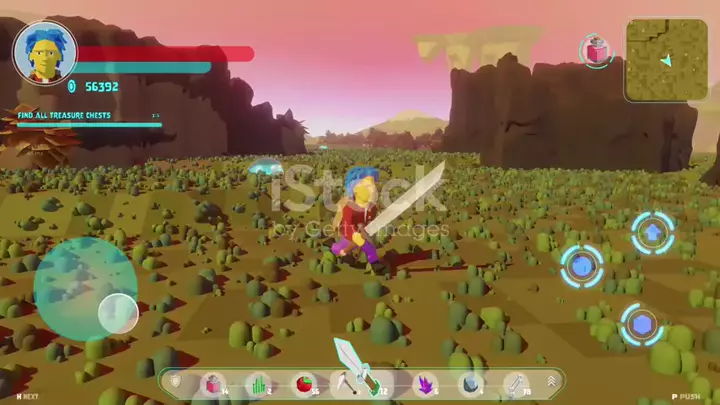
Task: Select the grey tool slot marked 78
Action: [x=514, y=383]
